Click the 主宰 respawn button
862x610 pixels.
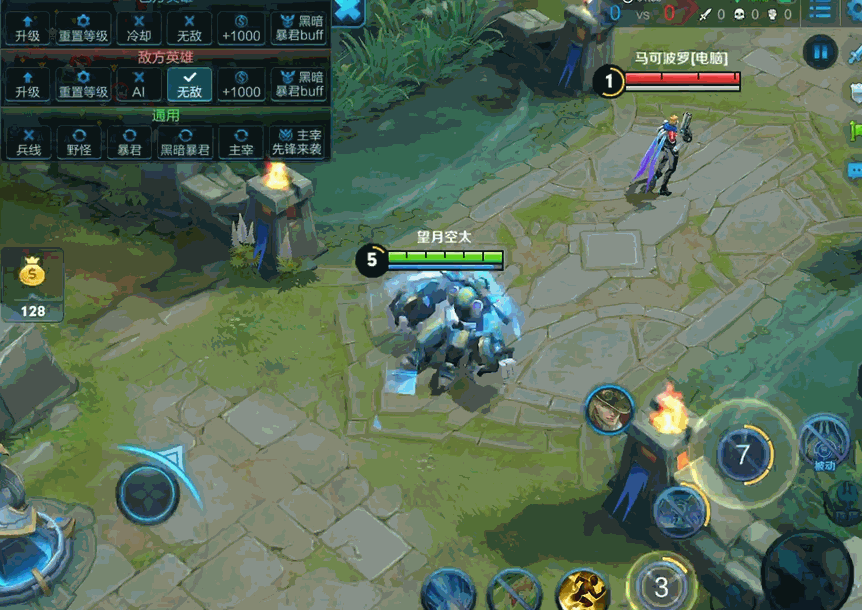coord(241,142)
